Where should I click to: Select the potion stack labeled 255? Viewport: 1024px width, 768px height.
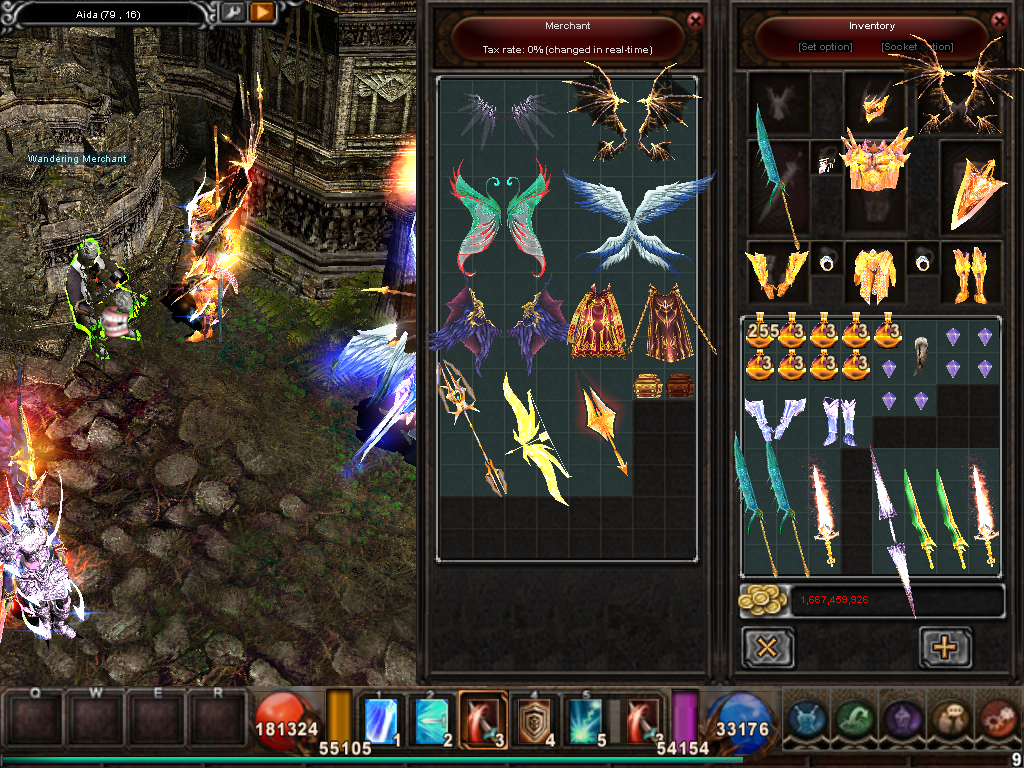tap(762, 335)
